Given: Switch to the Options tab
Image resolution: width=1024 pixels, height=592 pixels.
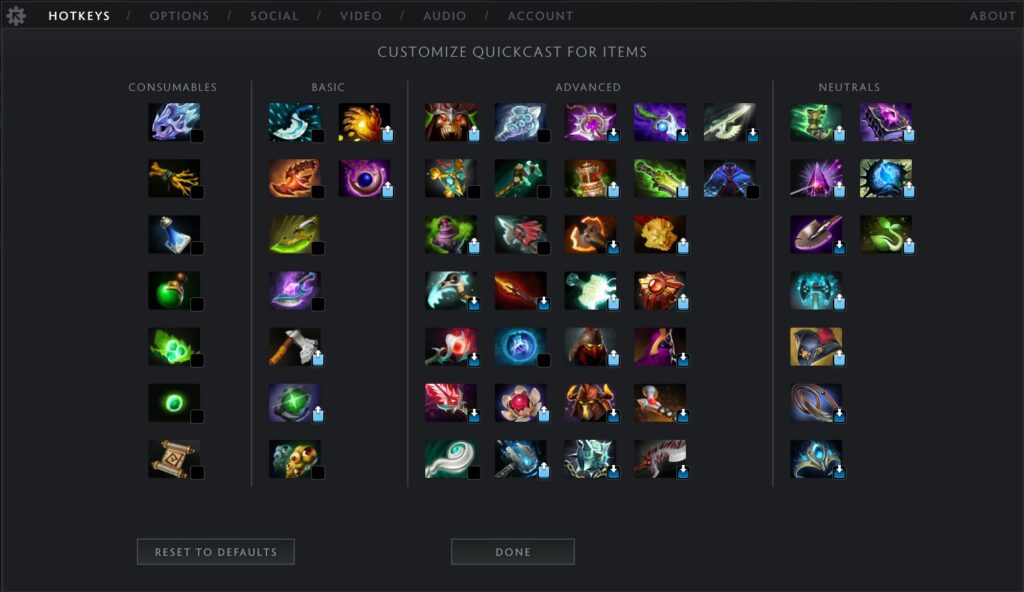Looking at the screenshot, I should click(x=179, y=16).
